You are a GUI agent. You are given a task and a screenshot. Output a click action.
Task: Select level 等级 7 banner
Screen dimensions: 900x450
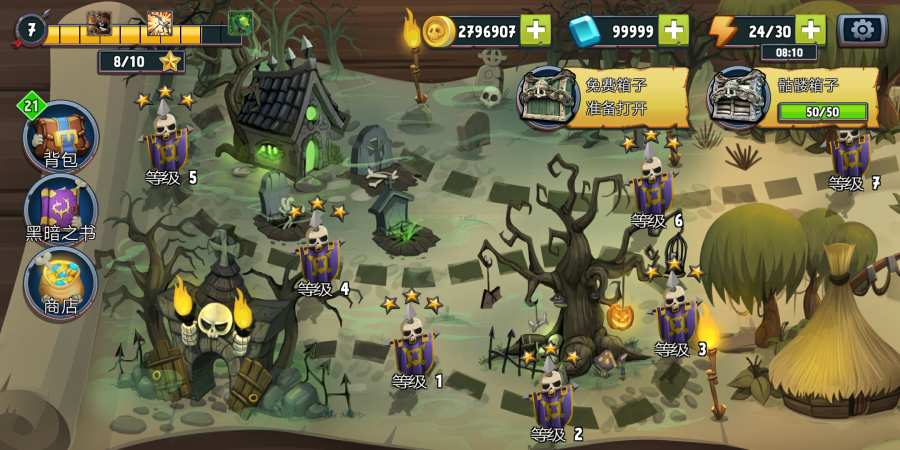click(850, 150)
